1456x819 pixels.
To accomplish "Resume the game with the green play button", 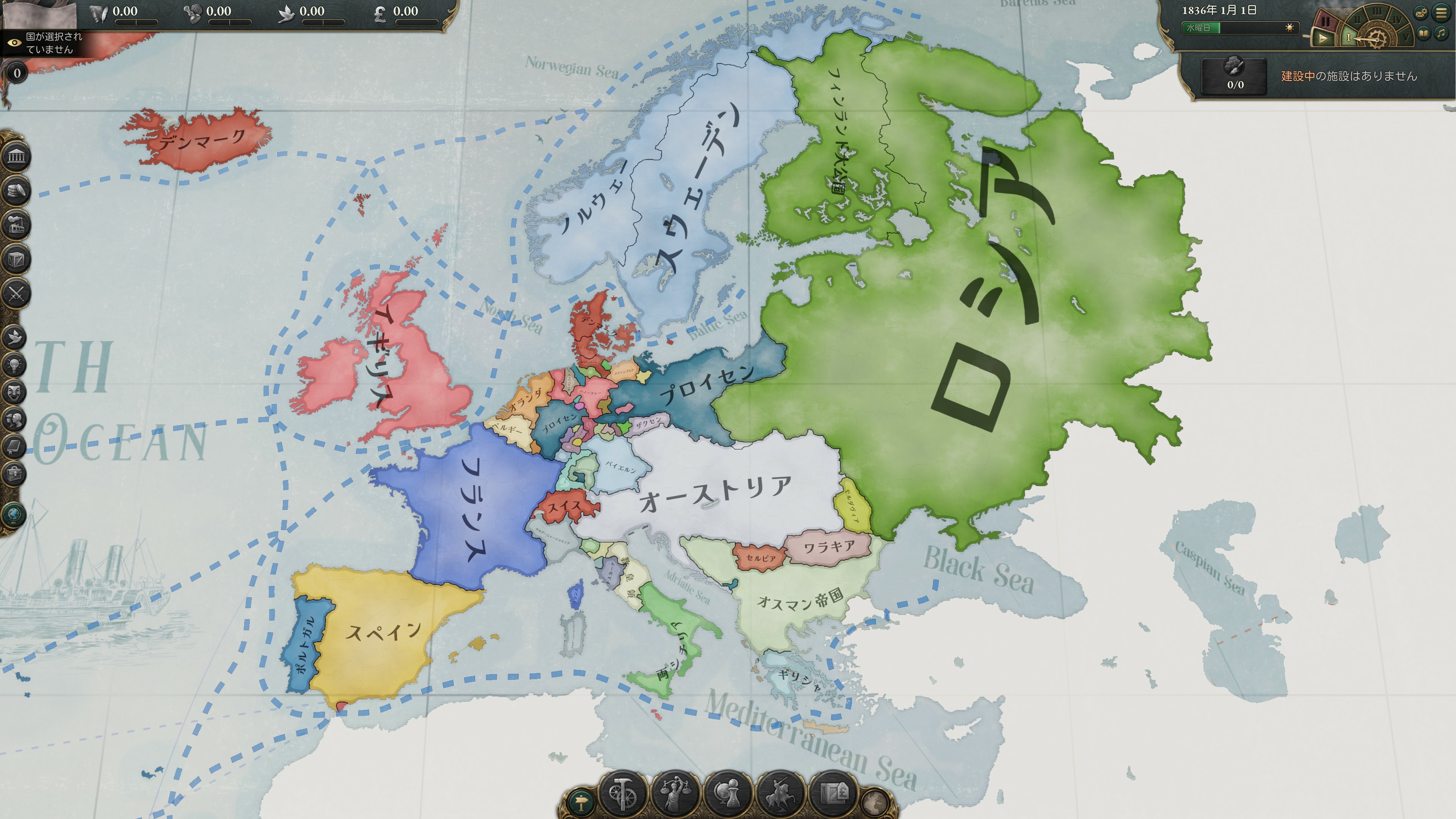I will [x=1322, y=38].
